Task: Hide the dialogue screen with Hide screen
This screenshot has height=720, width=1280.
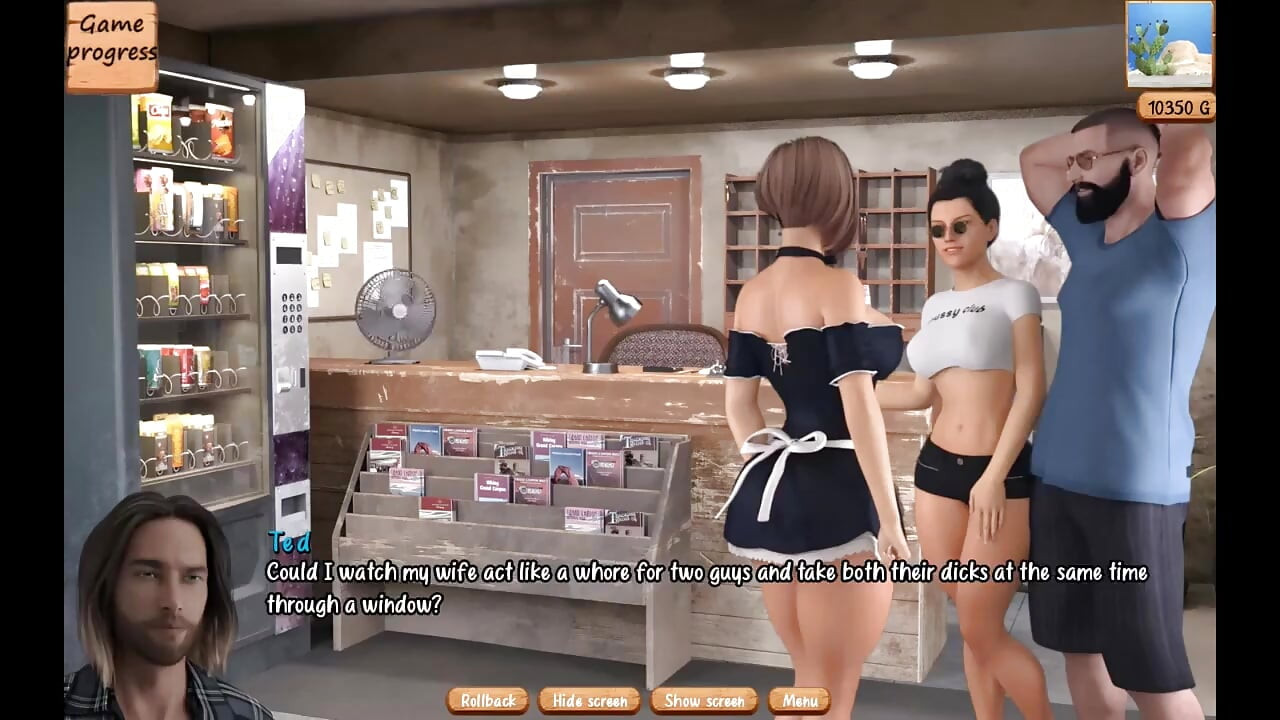Action: coord(589,701)
